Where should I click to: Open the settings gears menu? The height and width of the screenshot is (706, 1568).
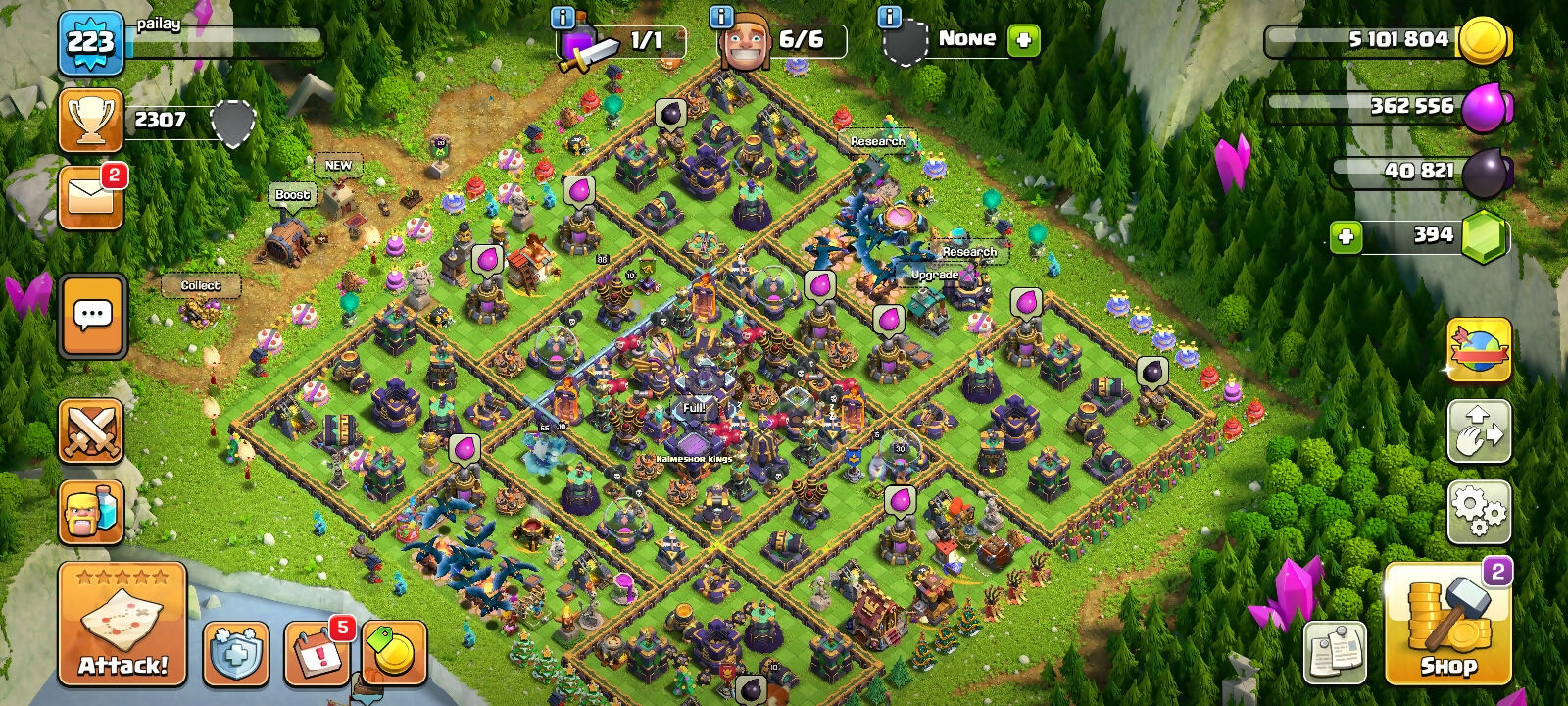pos(1478,510)
